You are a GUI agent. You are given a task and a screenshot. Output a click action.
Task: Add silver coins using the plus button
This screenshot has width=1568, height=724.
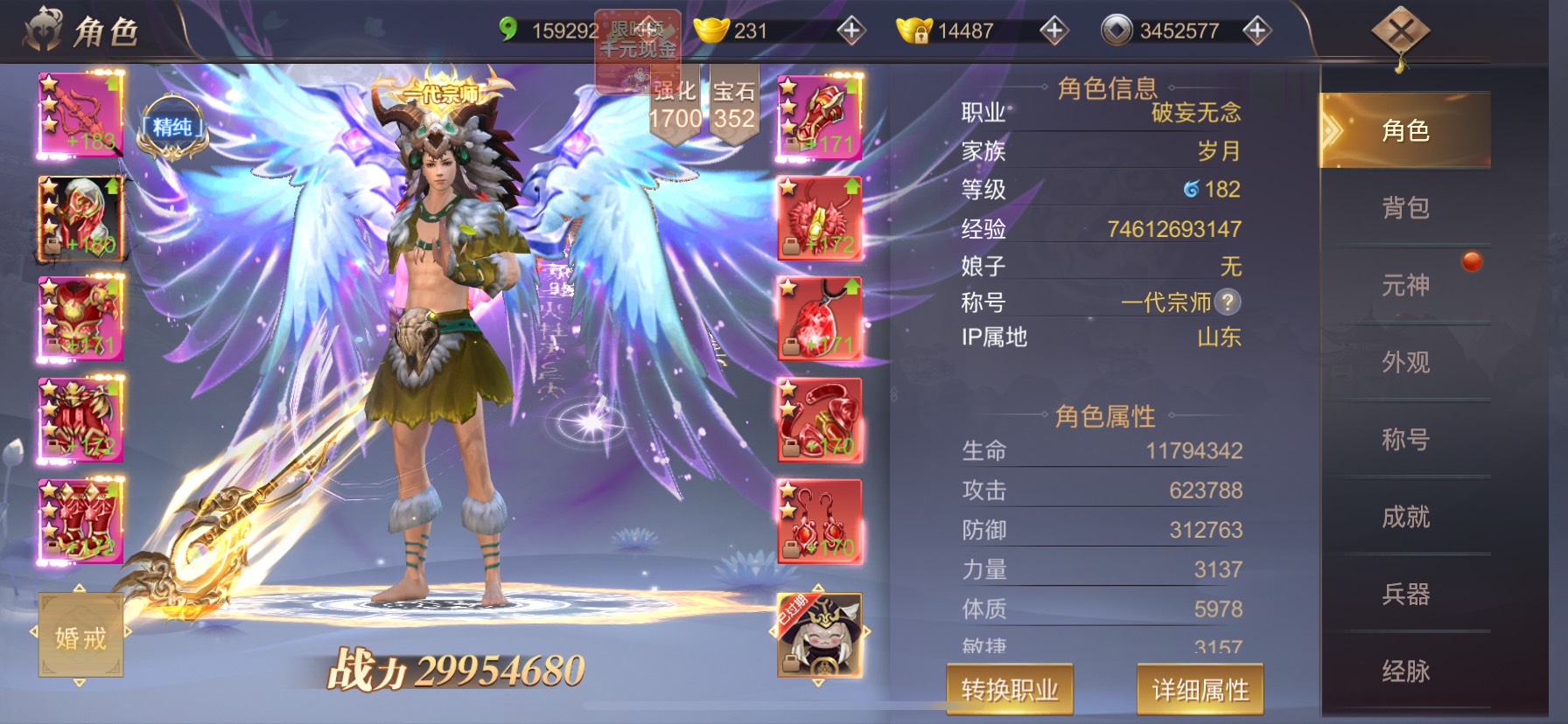point(1256,31)
